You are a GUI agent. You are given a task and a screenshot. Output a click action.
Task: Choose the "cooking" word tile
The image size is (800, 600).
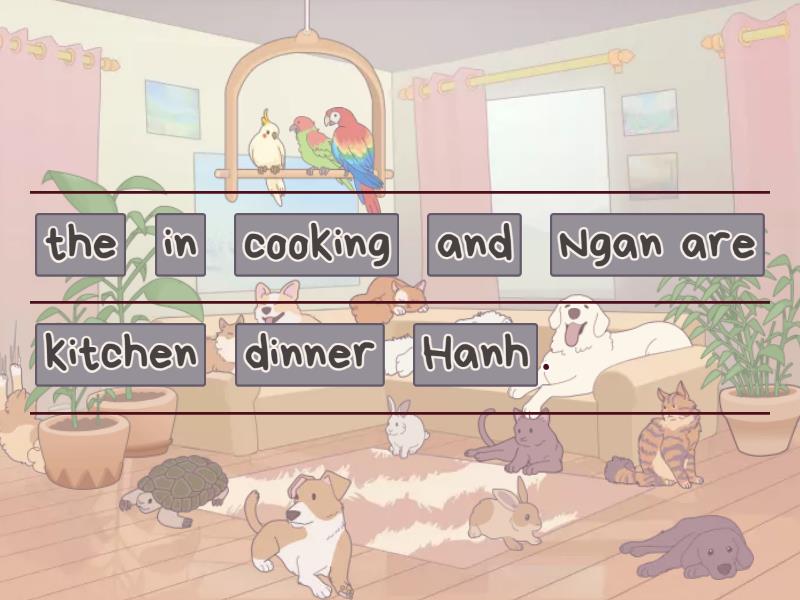[316, 244]
